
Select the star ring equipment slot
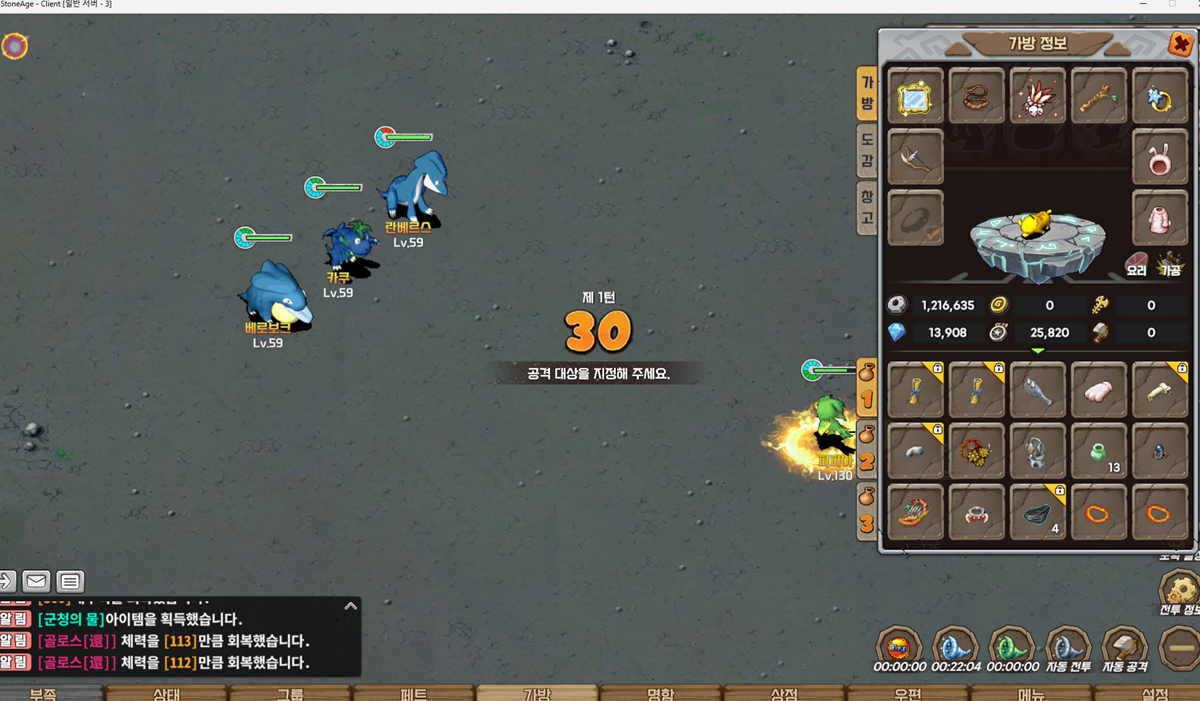tap(1159, 97)
